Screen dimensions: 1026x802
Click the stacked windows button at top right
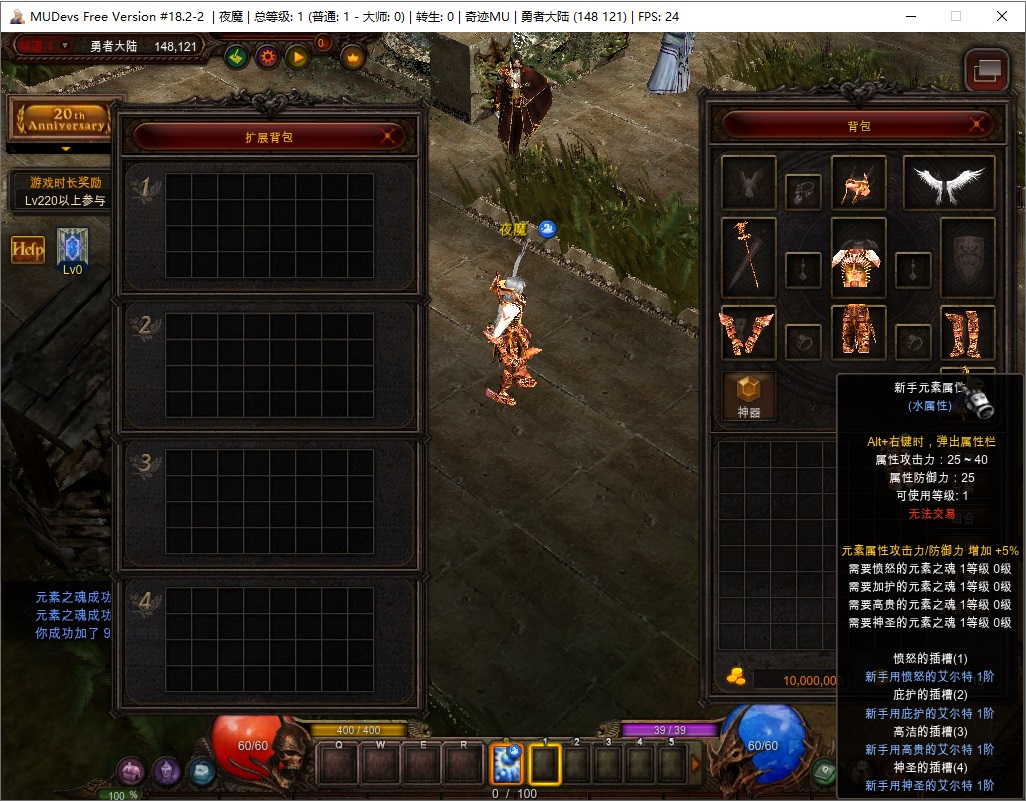click(x=986, y=71)
